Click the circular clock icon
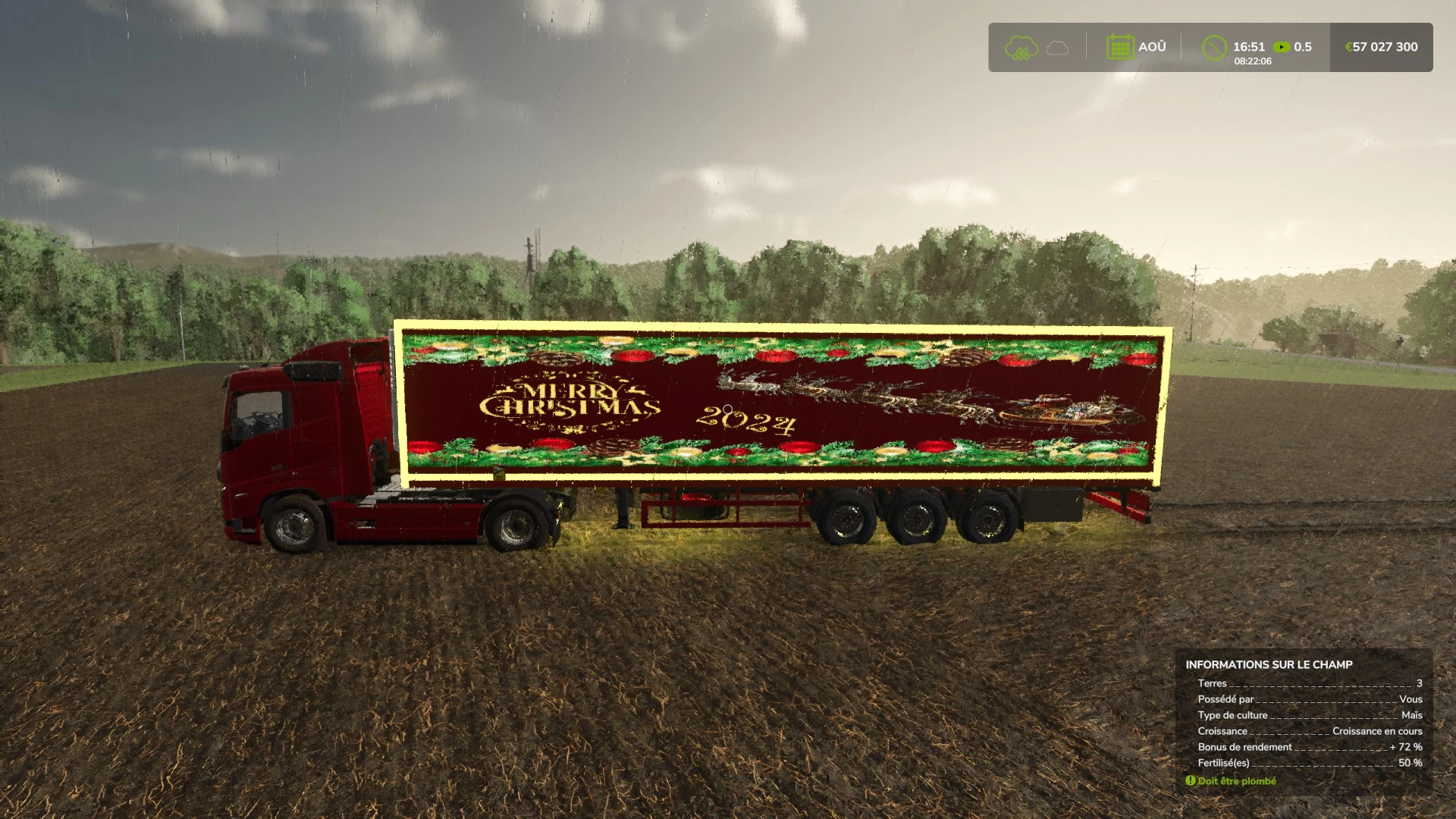 [1215, 46]
